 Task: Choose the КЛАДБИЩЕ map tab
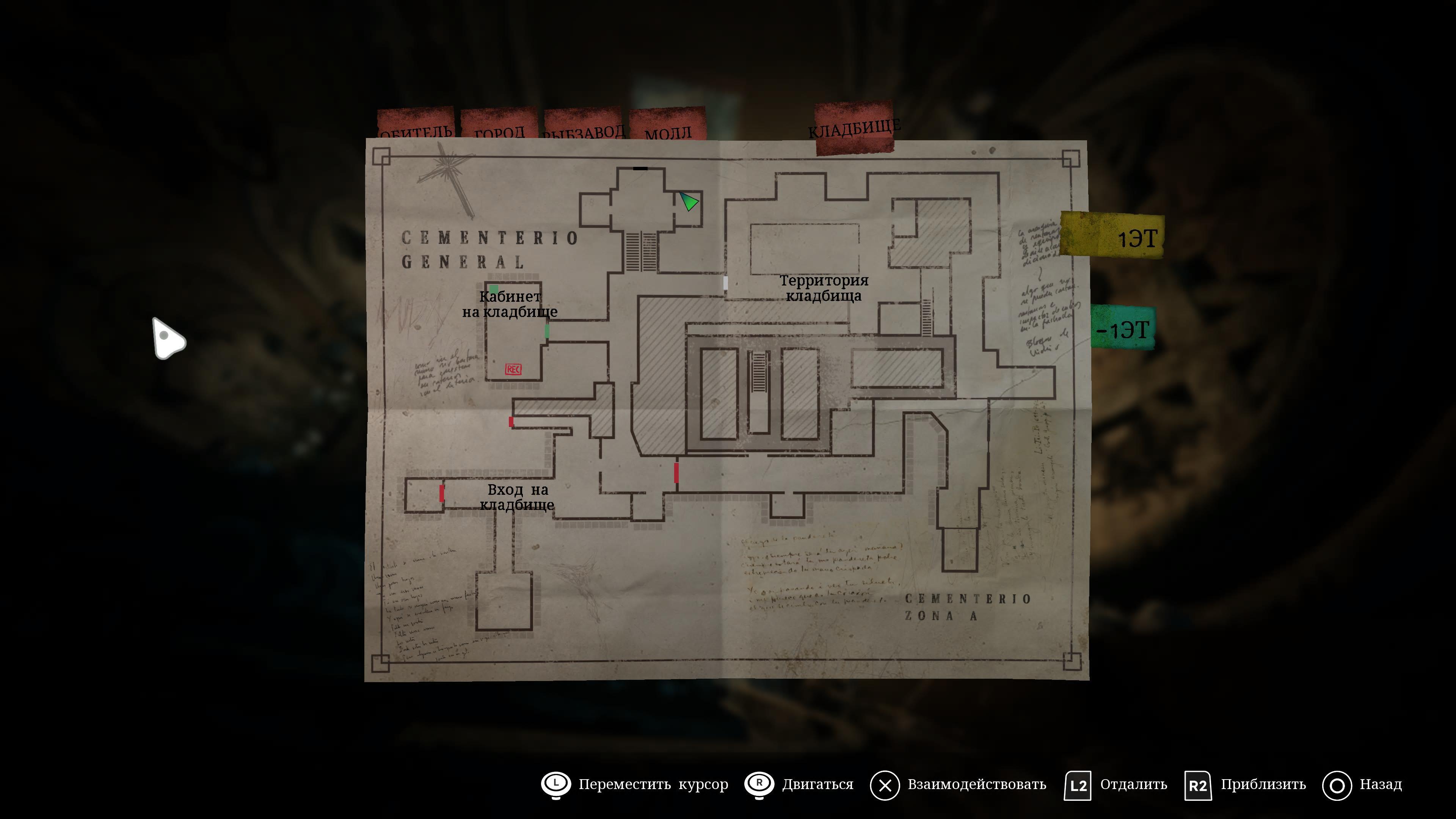tap(854, 127)
